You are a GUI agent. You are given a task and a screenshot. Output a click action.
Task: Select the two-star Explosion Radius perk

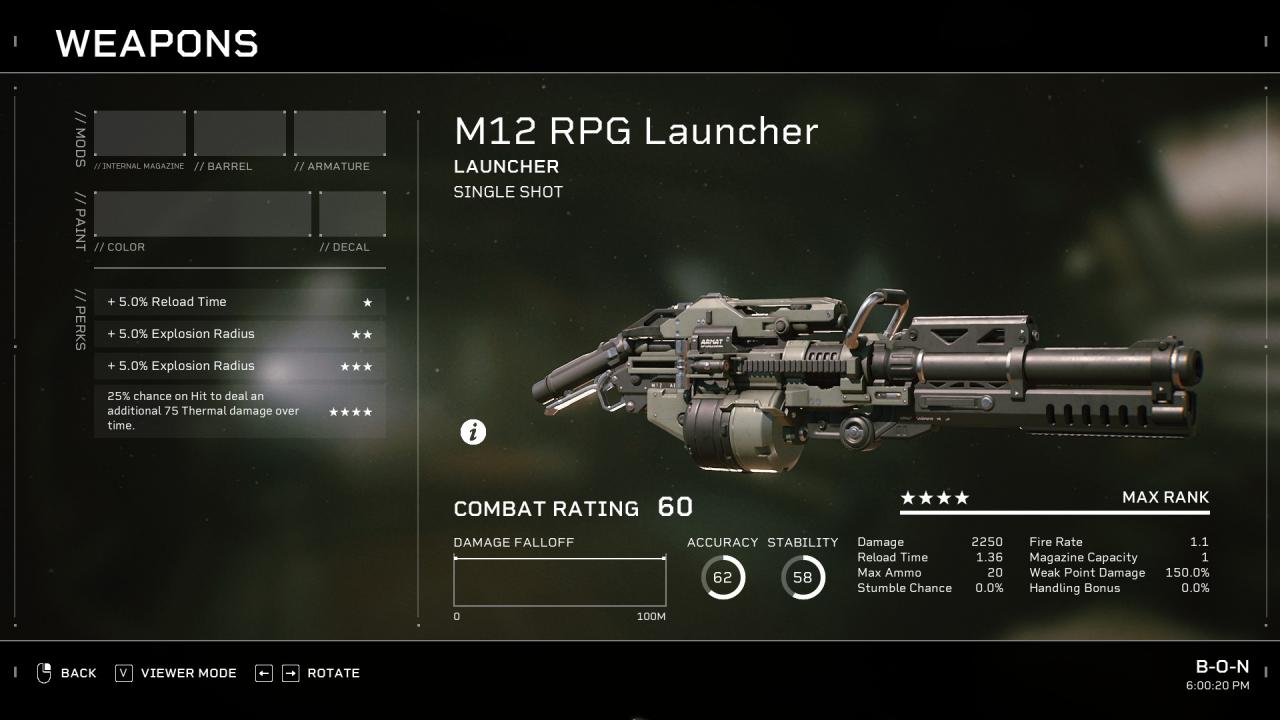tap(240, 334)
